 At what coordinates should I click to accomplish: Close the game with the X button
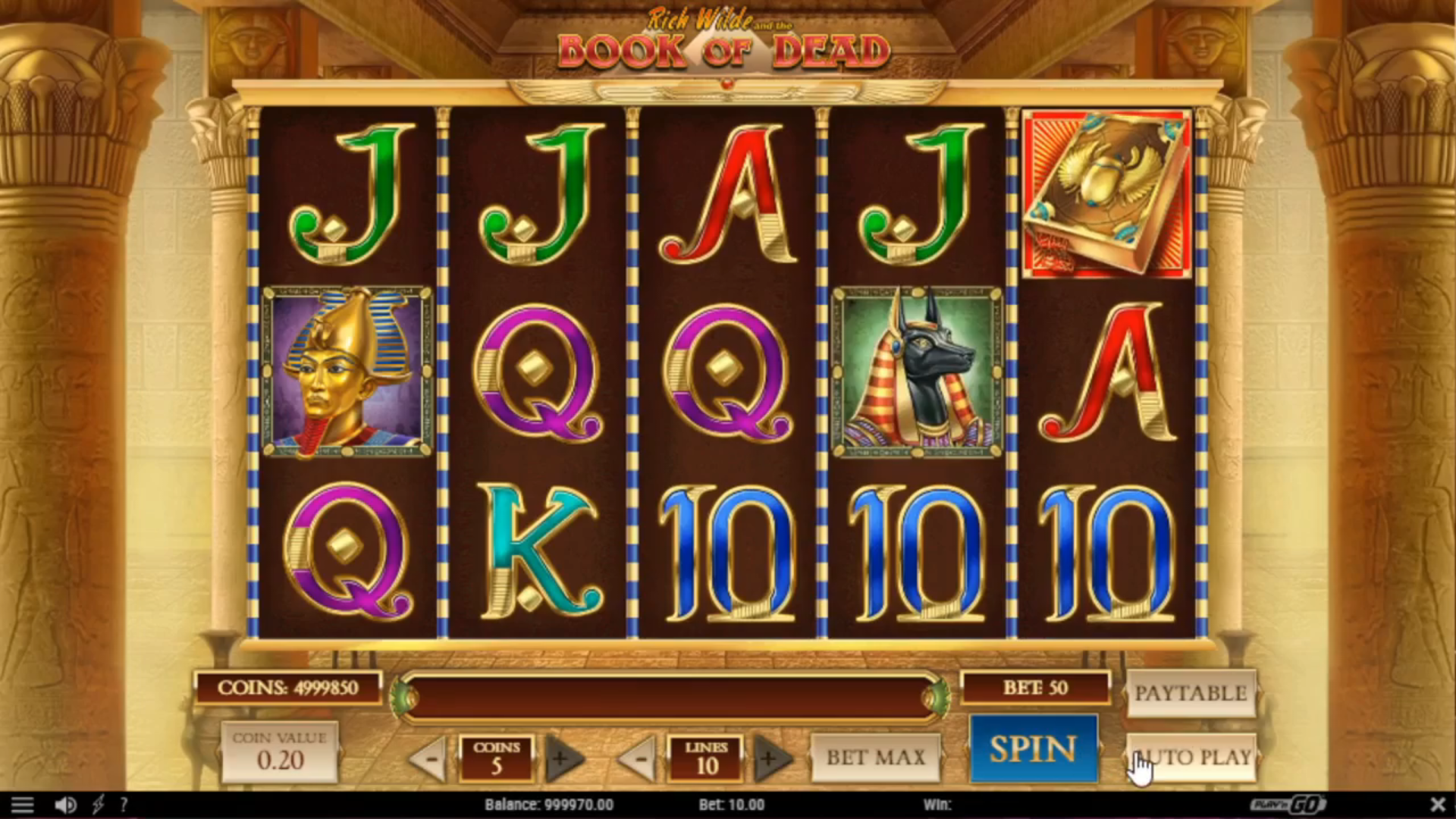click(x=1437, y=804)
